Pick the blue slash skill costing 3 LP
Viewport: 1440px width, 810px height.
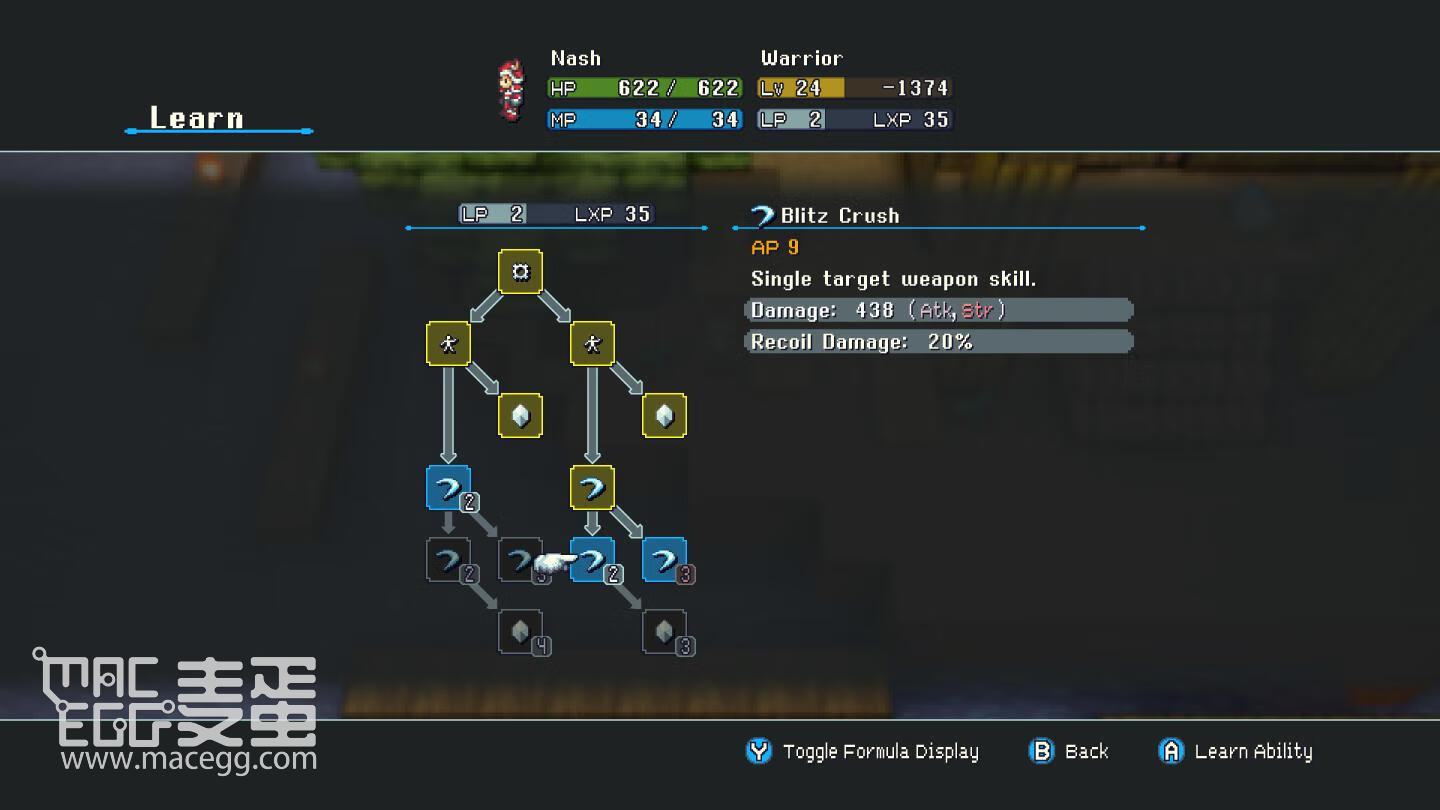point(664,560)
